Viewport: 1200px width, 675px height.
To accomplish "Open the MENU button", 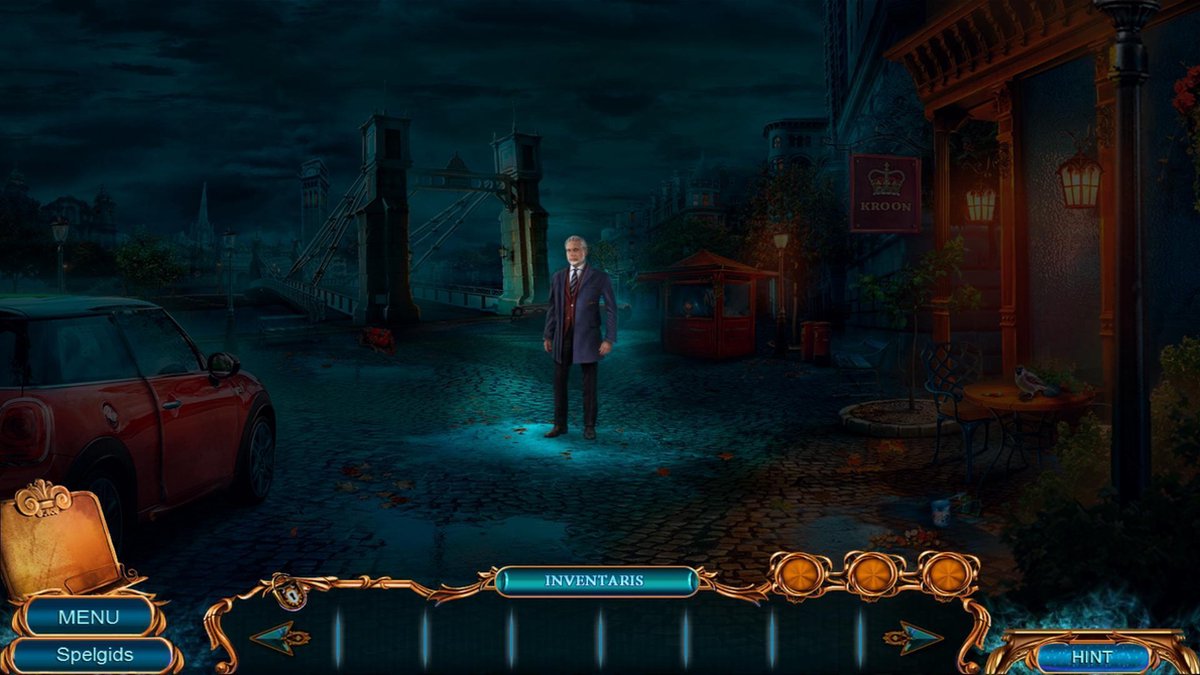I will click(x=88, y=617).
